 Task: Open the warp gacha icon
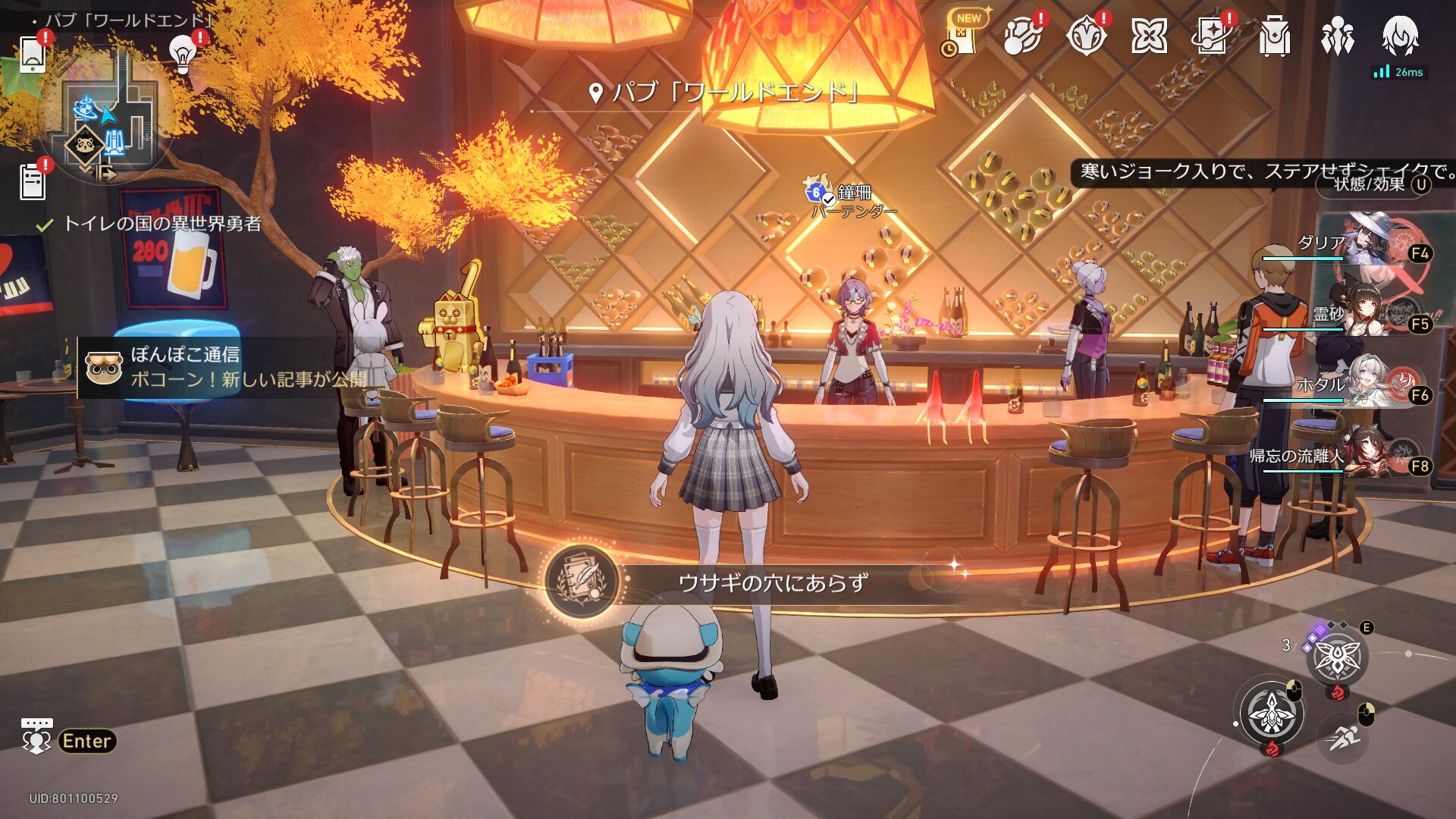point(1086,36)
